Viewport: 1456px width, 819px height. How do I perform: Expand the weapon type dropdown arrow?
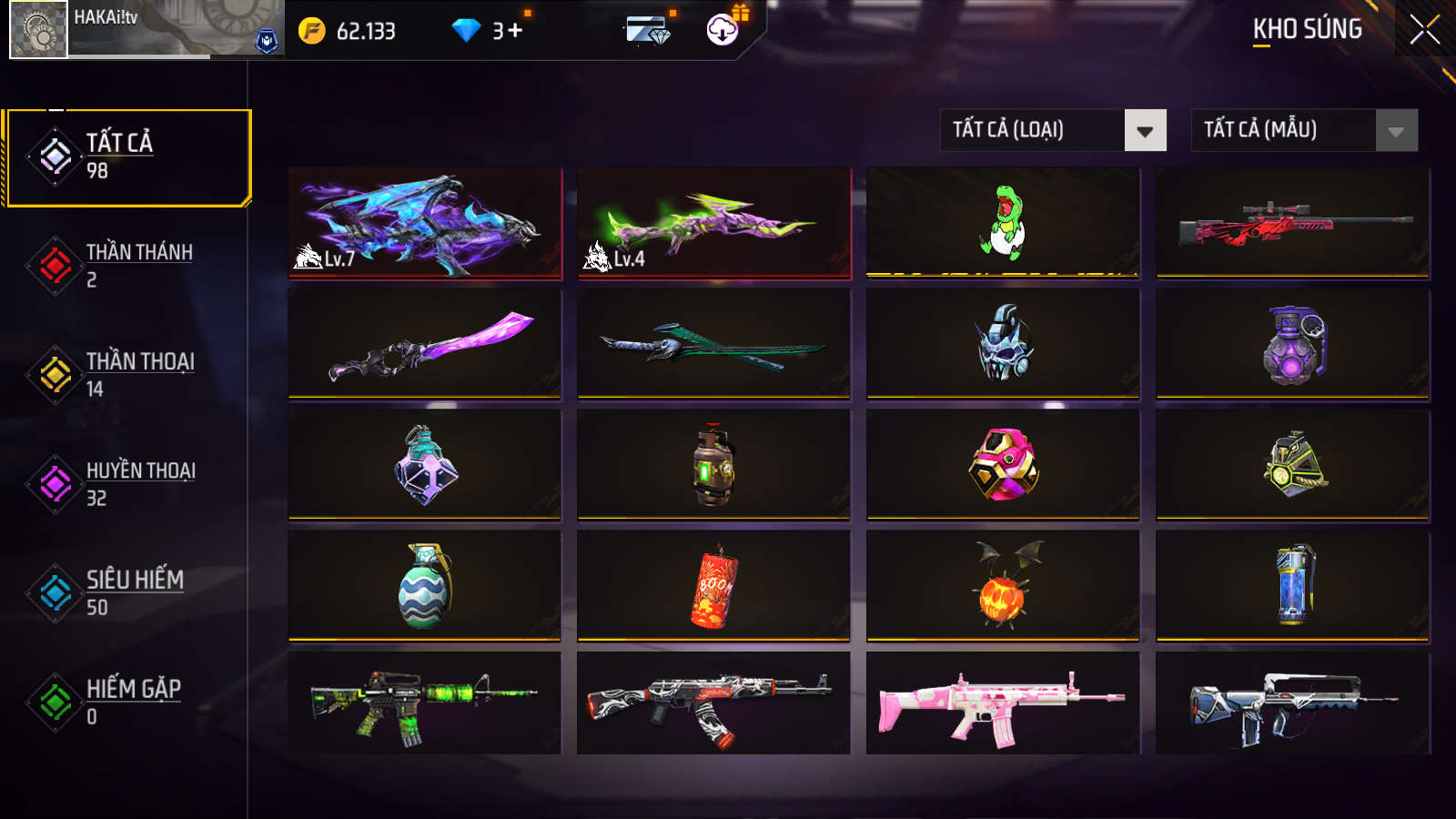[1147, 130]
